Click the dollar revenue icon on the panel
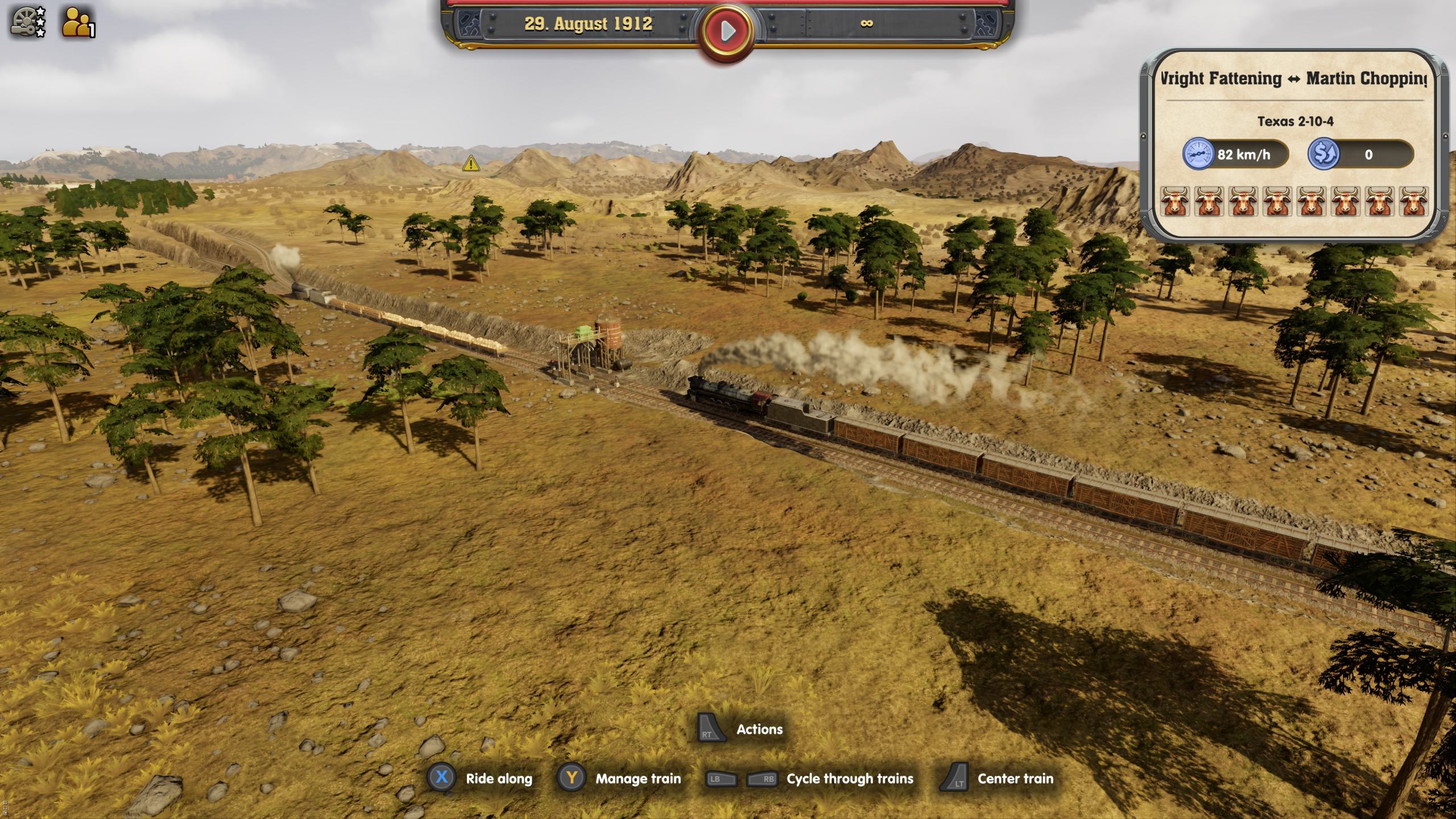 click(1326, 154)
